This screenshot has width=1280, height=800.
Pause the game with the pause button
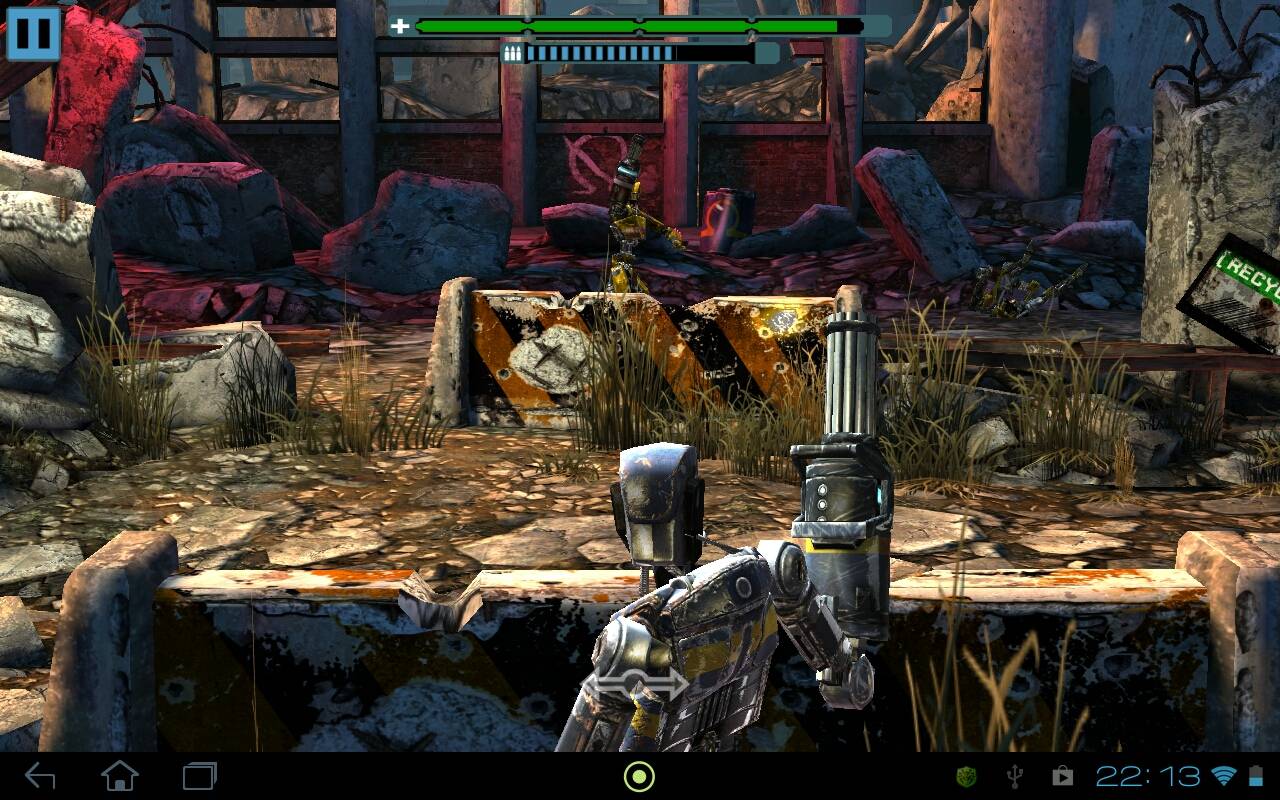click(33, 33)
